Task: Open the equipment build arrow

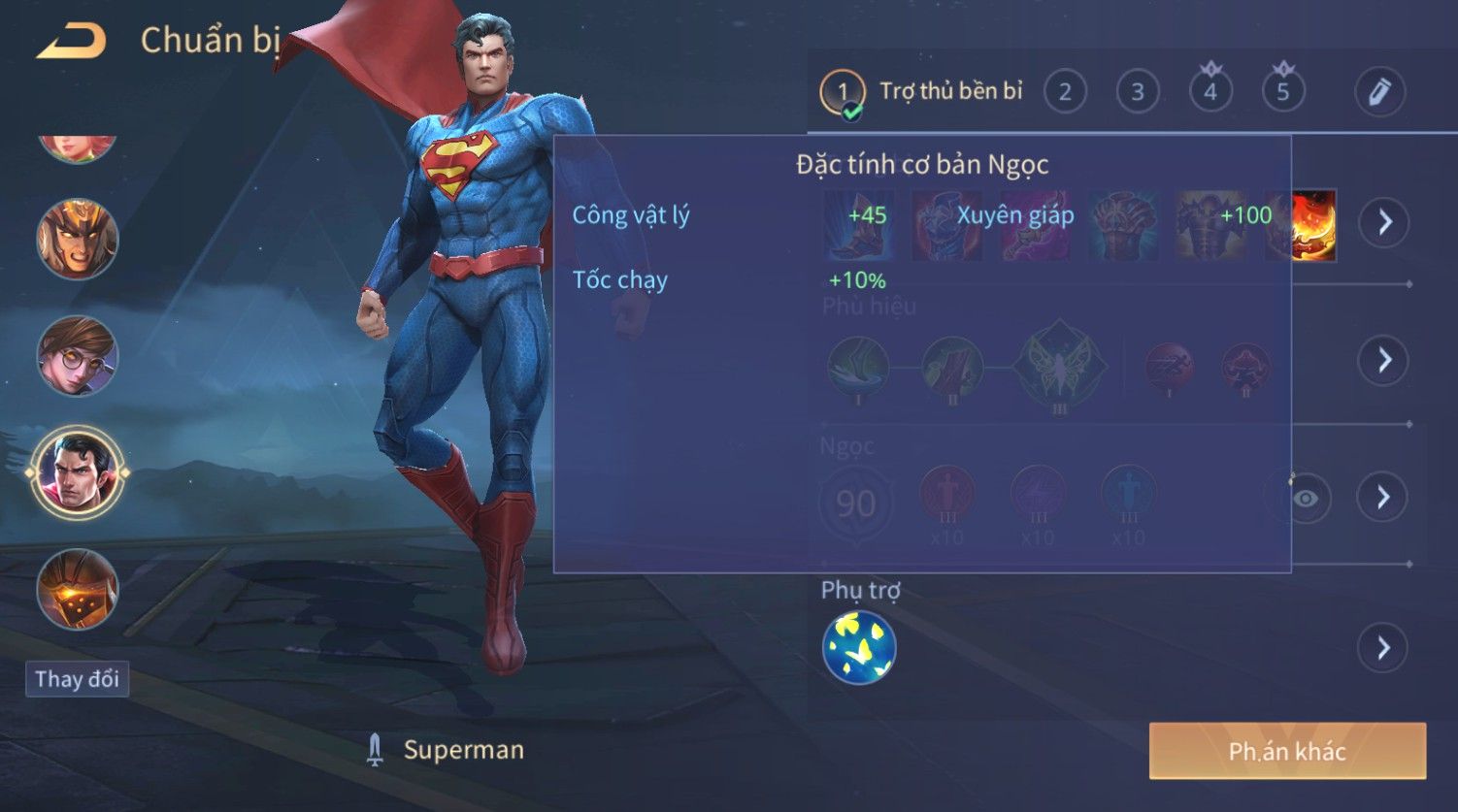Action: (x=1384, y=222)
